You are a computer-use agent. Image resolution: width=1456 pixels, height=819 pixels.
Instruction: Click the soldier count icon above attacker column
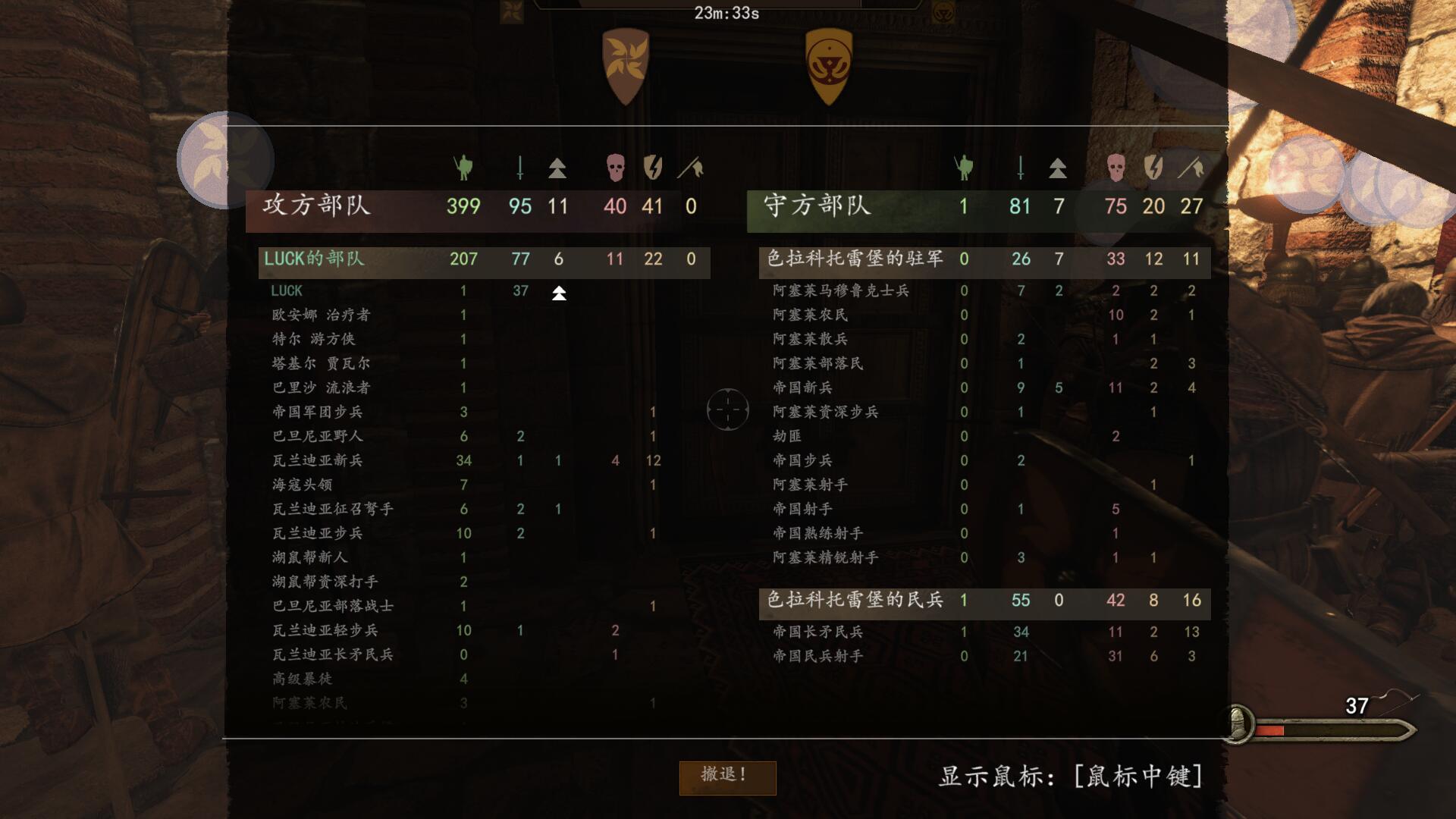(x=463, y=168)
